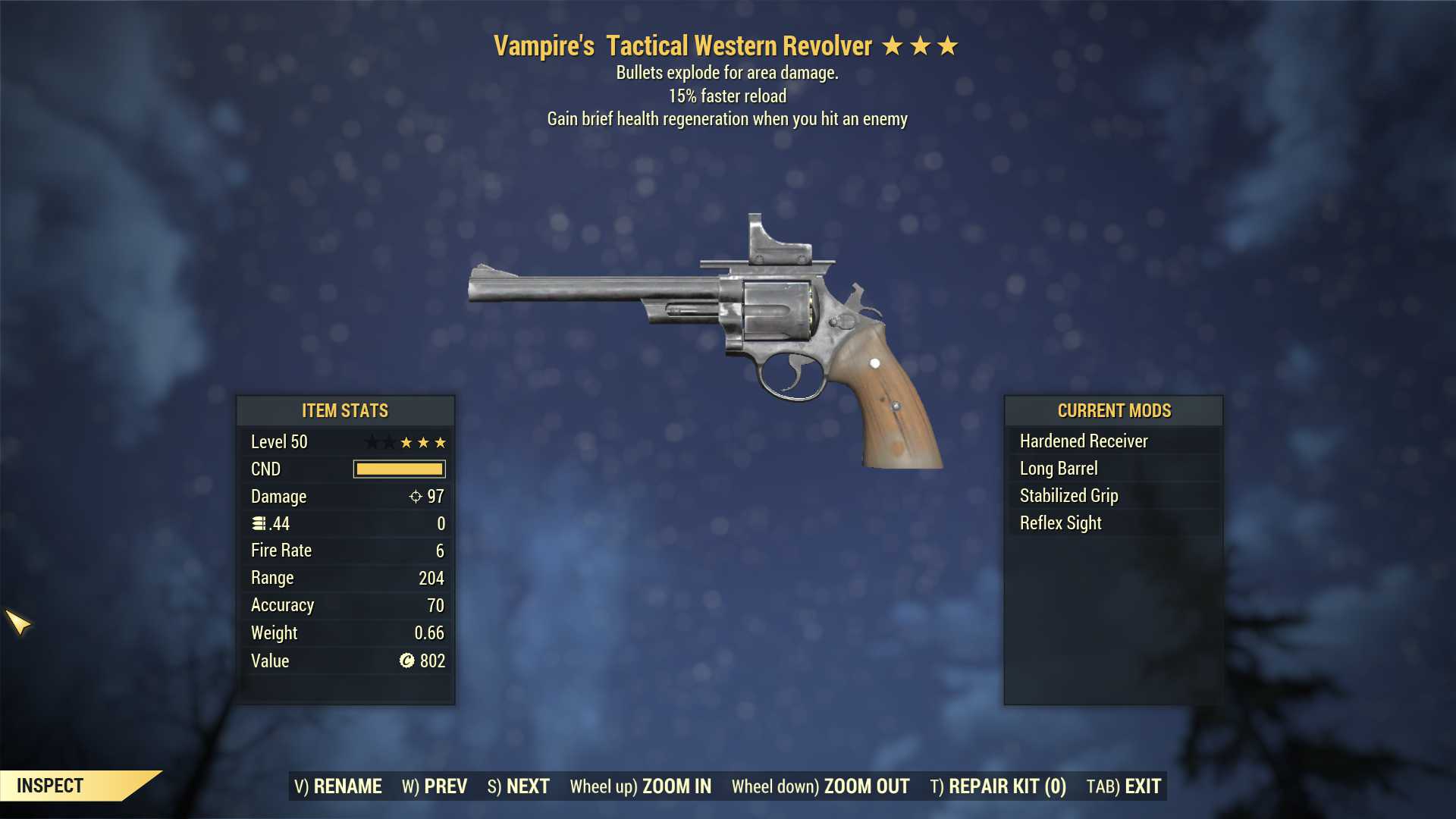The height and width of the screenshot is (819, 1456).
Task: Click the caps icon beside Value 802
Action: [x=405, y=661]
